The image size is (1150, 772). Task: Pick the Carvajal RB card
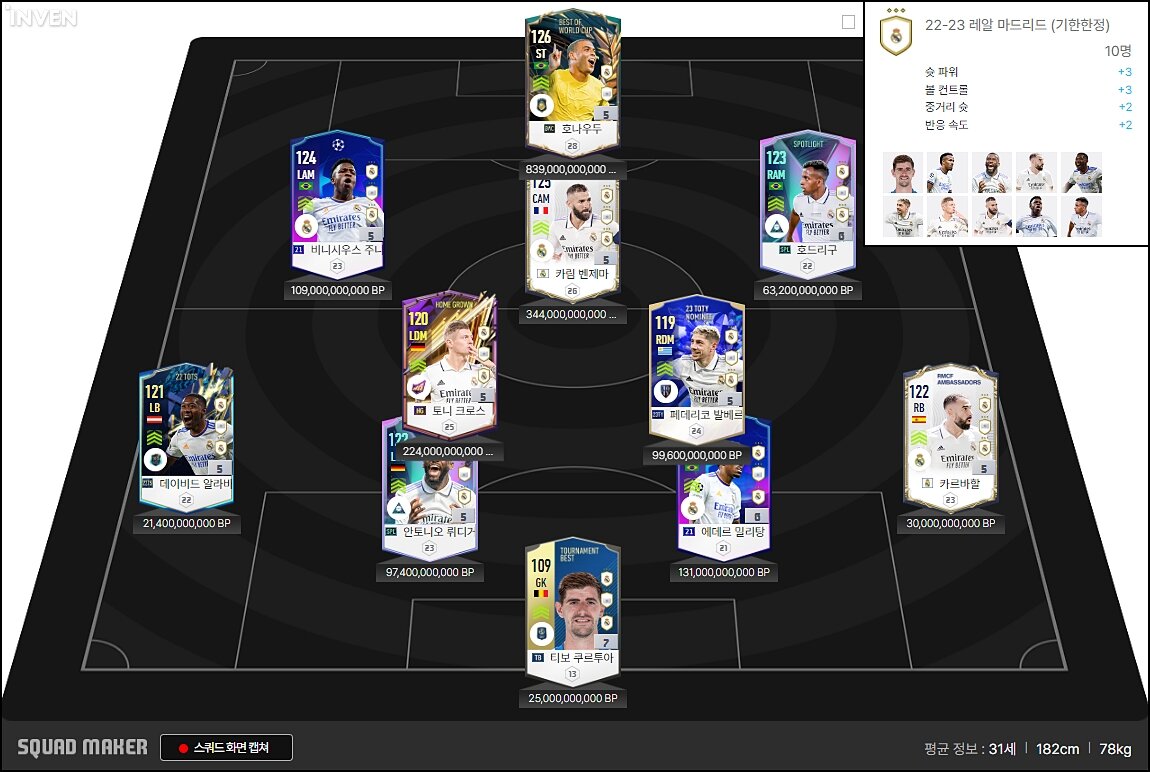point(949,432)
